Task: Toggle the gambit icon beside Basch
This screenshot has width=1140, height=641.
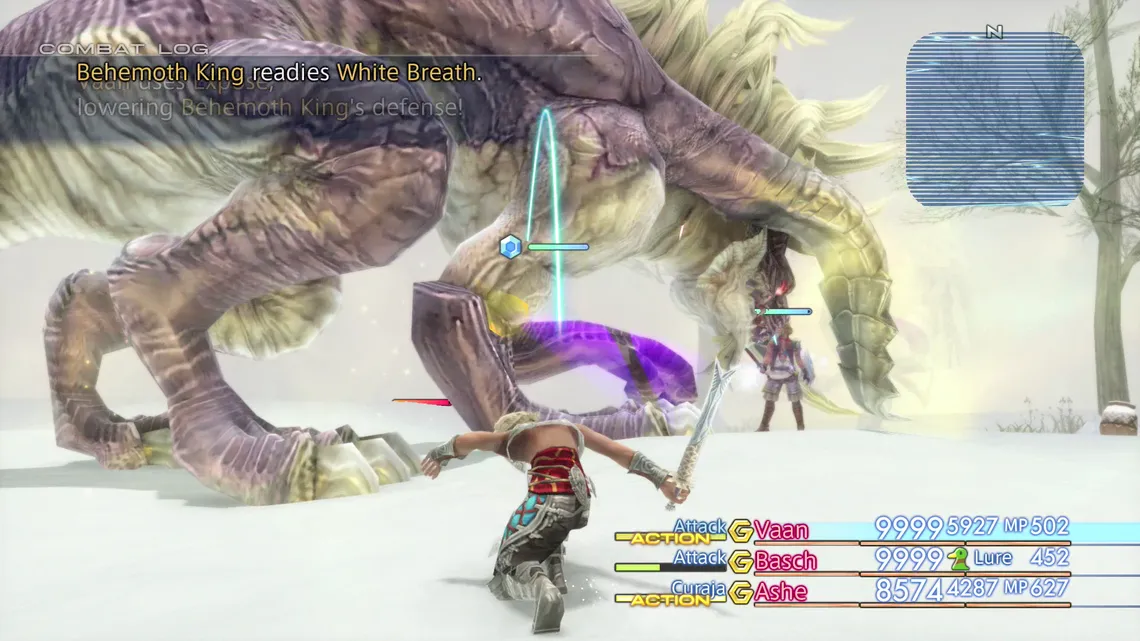Action: coord(740,561)
